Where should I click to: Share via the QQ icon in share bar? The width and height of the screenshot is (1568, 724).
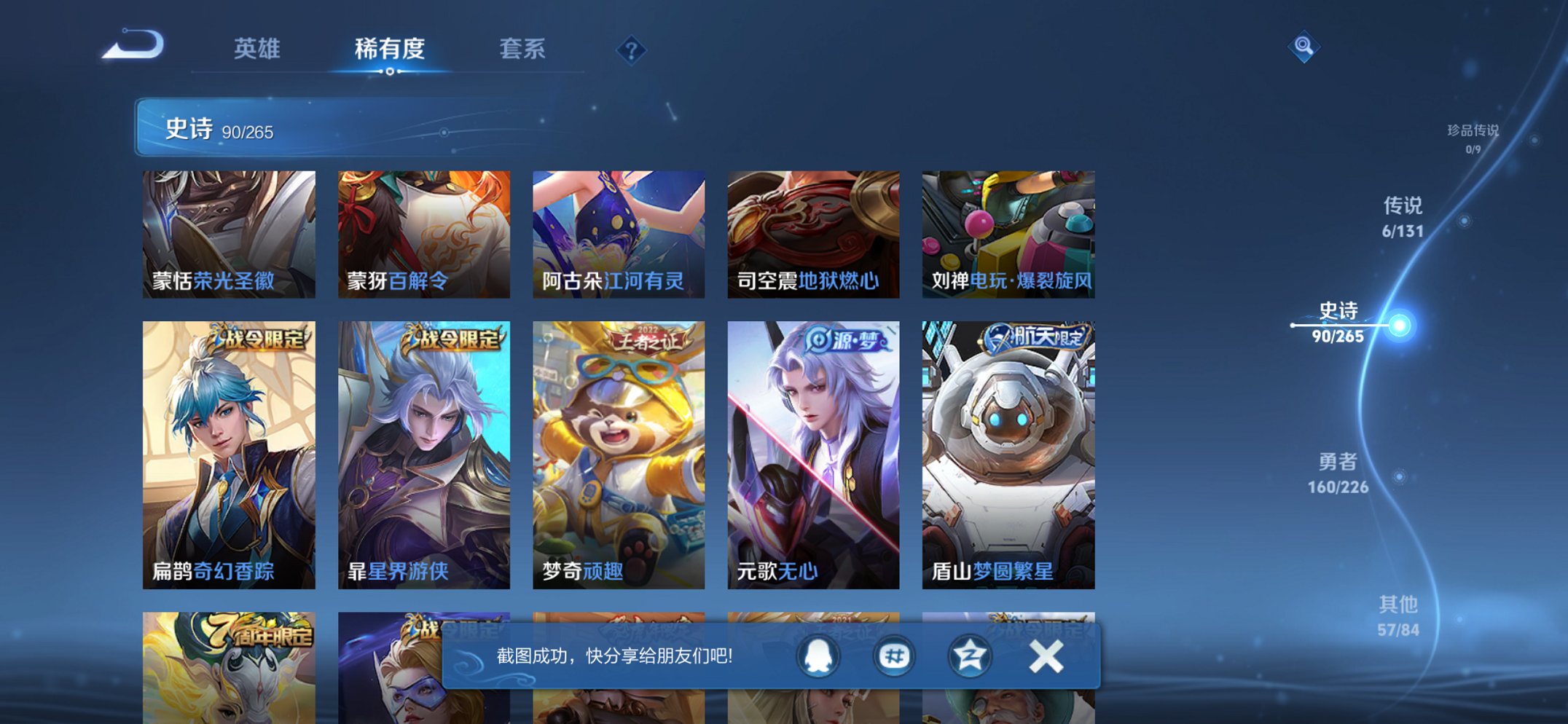click(819, 656)
